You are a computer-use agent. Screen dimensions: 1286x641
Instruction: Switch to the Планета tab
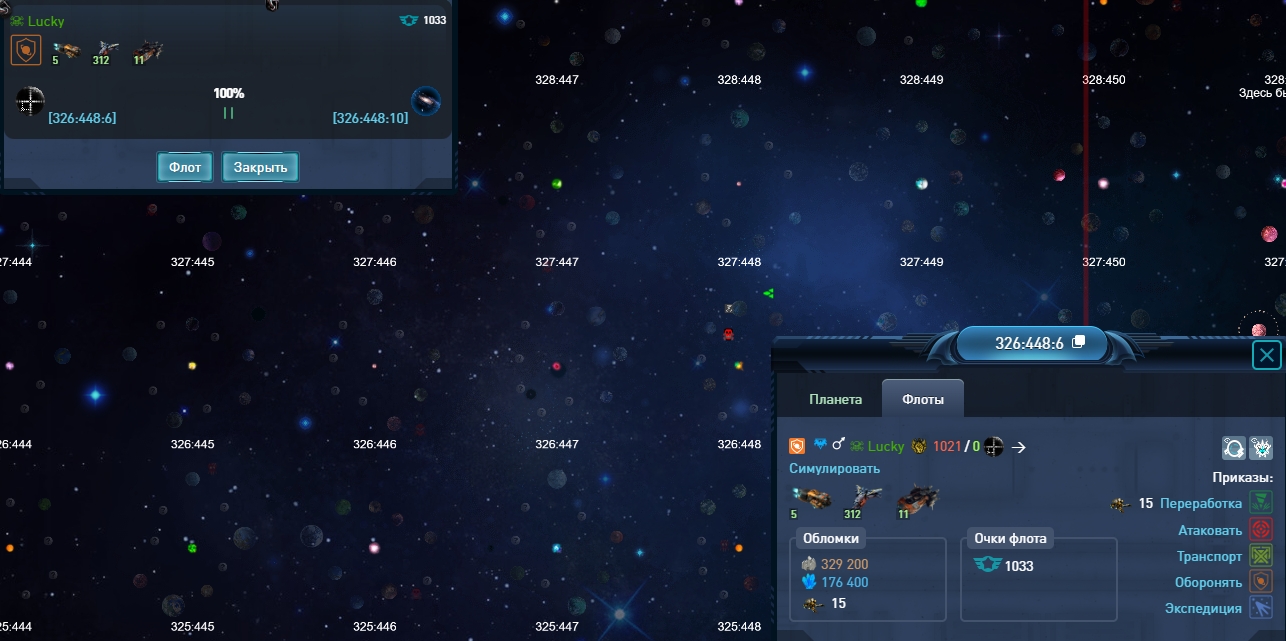pyautogui.click(x=835, y=399)
